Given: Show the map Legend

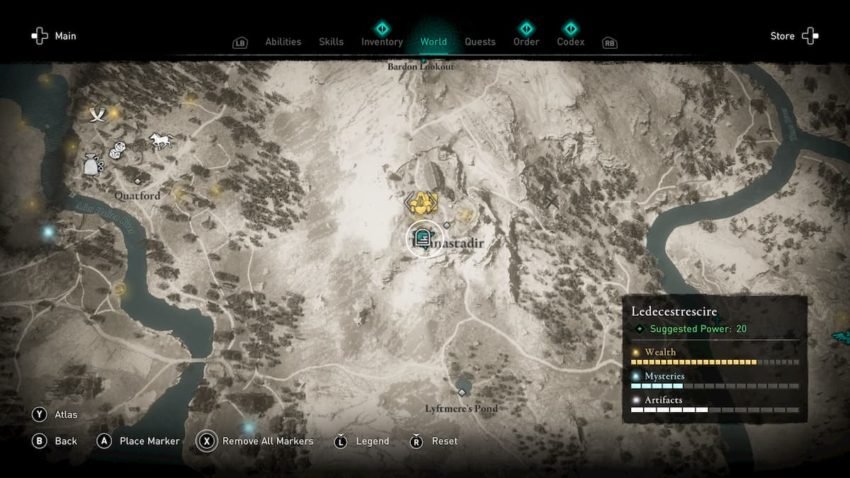Looking at the screenshot, I should click(x=363, y=441).
